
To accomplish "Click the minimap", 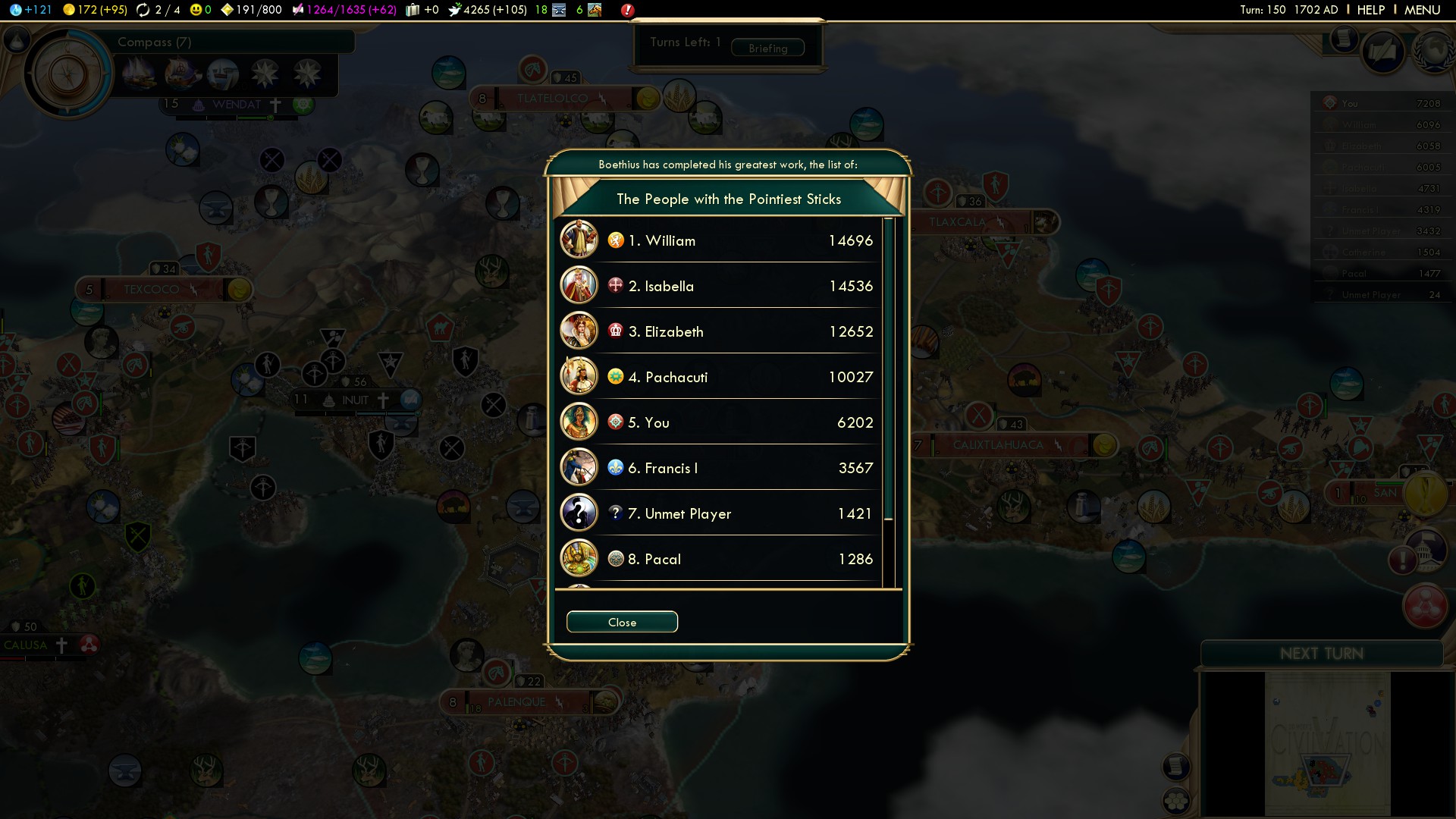I will 1327,743.
